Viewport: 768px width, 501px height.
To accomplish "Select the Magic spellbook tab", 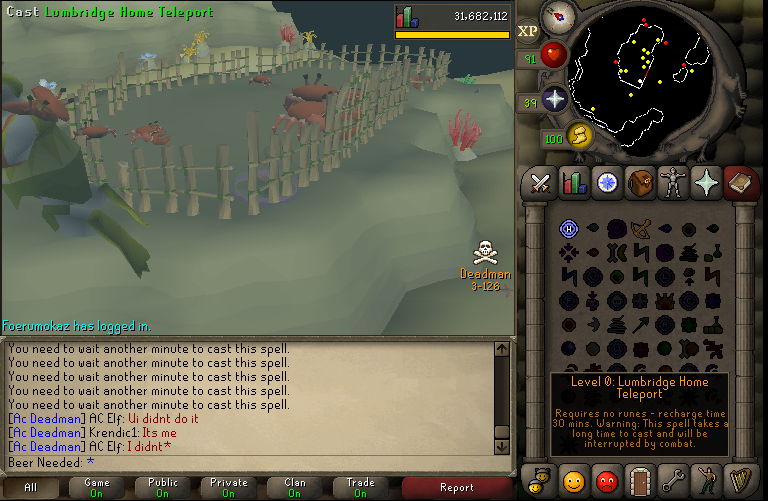I will tap(739, 183).
